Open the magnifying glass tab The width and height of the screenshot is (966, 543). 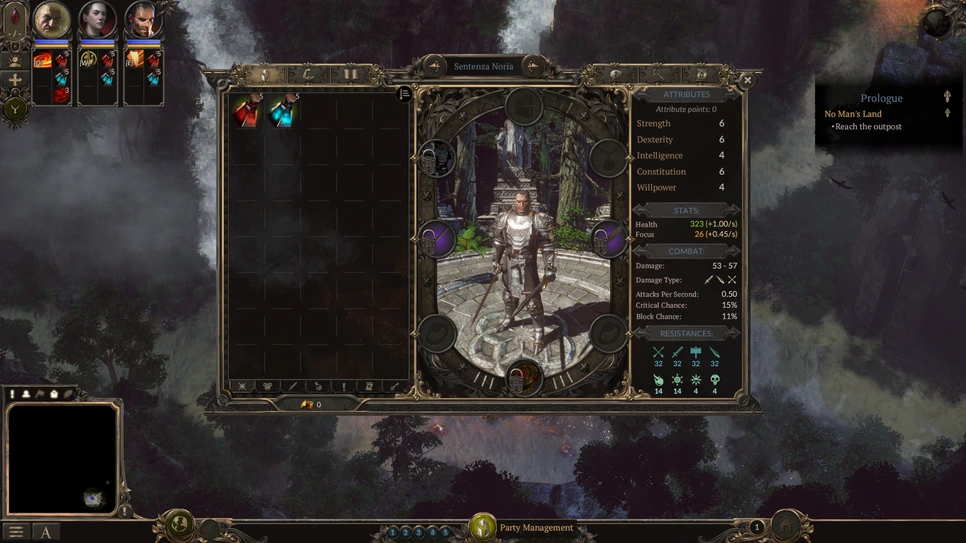(x=658, y=74)
